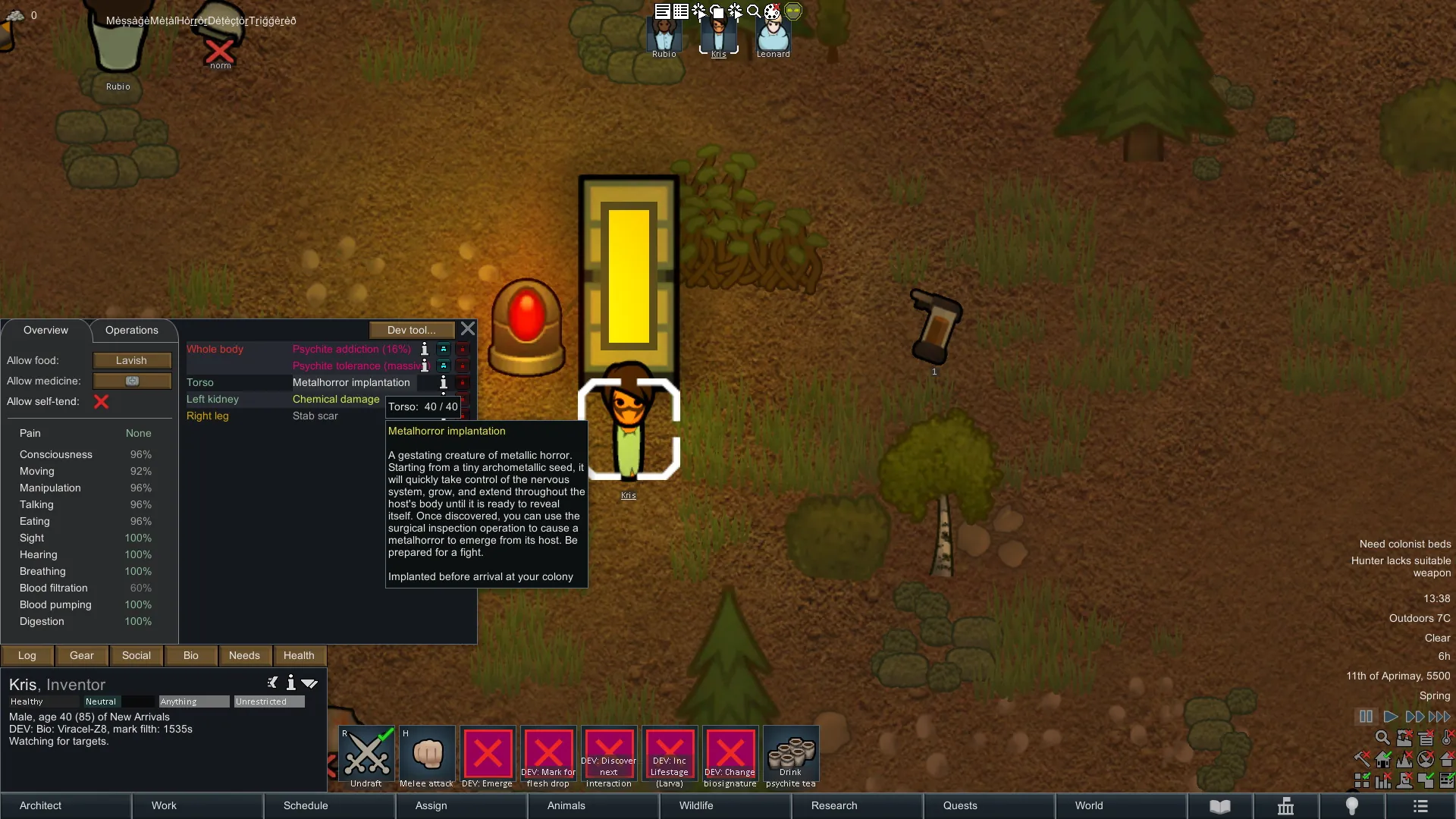Viewport: 1456px width, 819px height.
Task: Show the Quests menu
Action: point(960,806)
